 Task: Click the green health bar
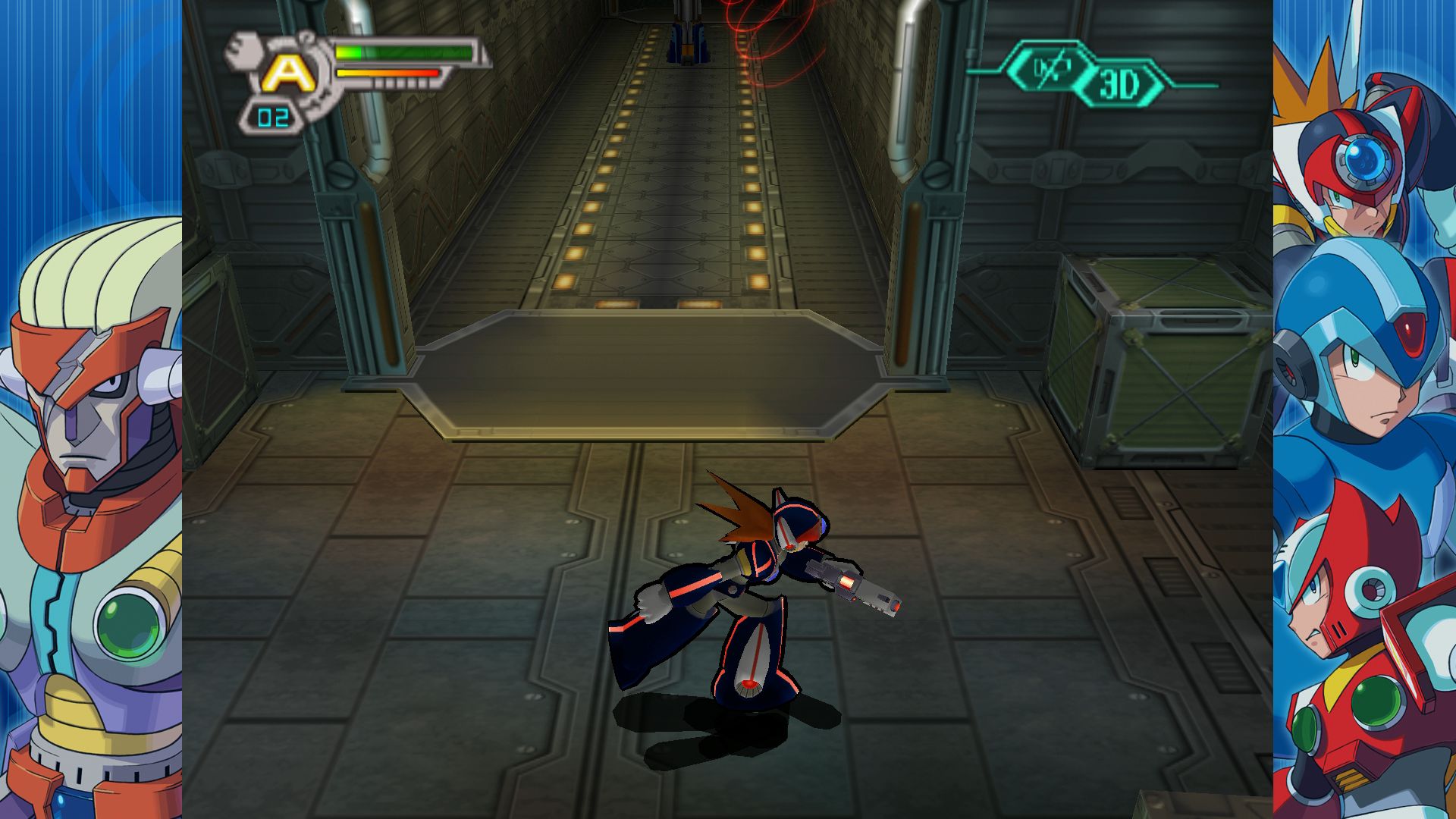coord(402,53)
